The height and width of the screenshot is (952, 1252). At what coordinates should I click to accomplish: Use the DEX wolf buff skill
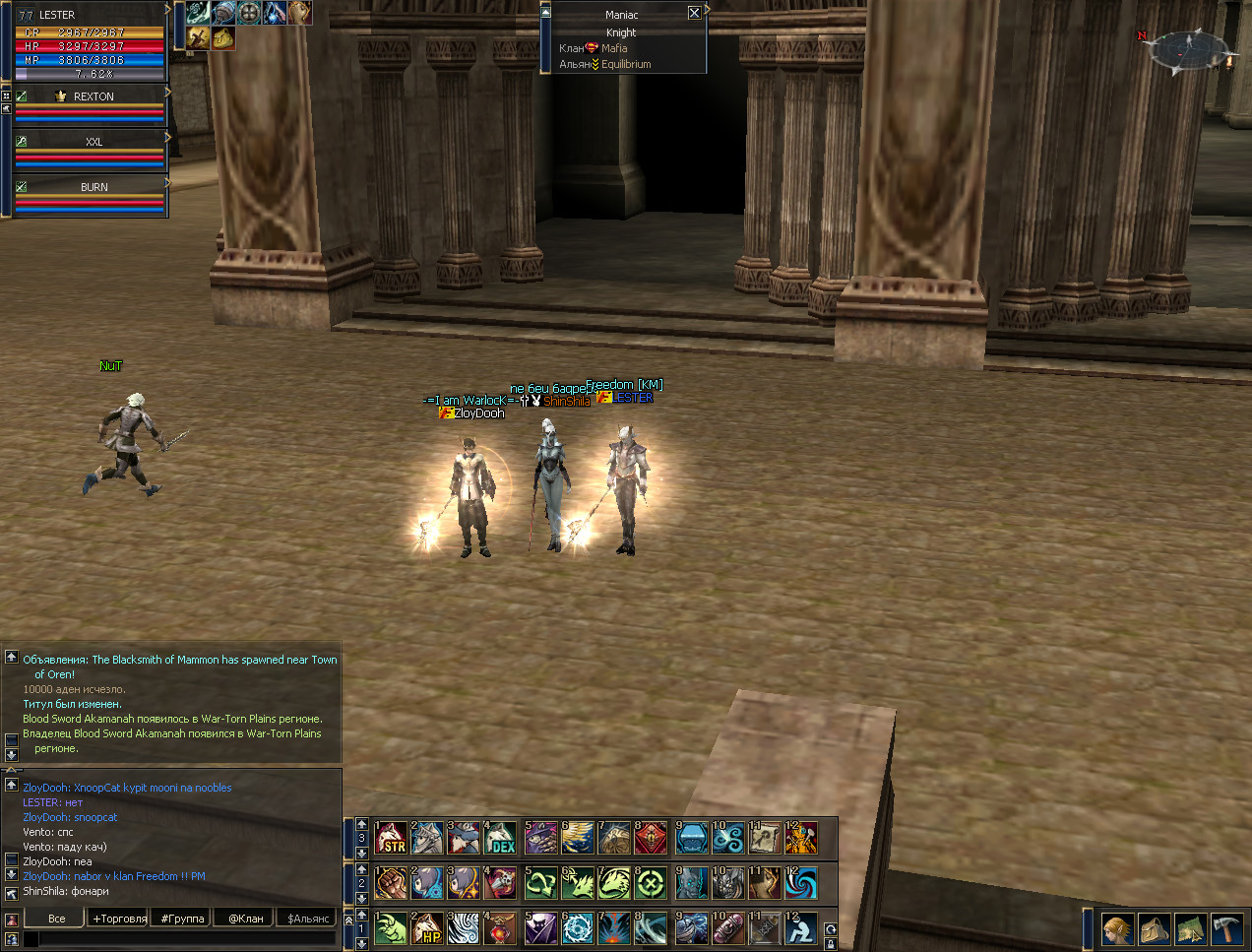(501, 838)
